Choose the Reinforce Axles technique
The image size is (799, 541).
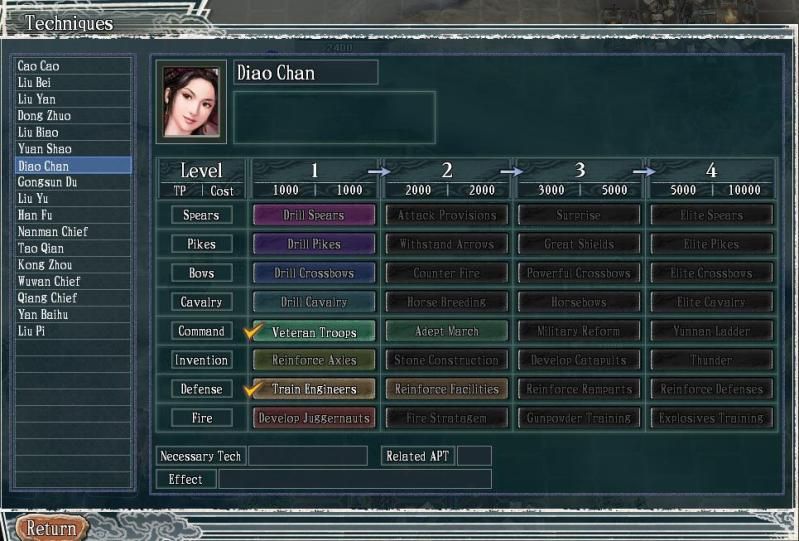pyautogui.click(x=314, y=360)
